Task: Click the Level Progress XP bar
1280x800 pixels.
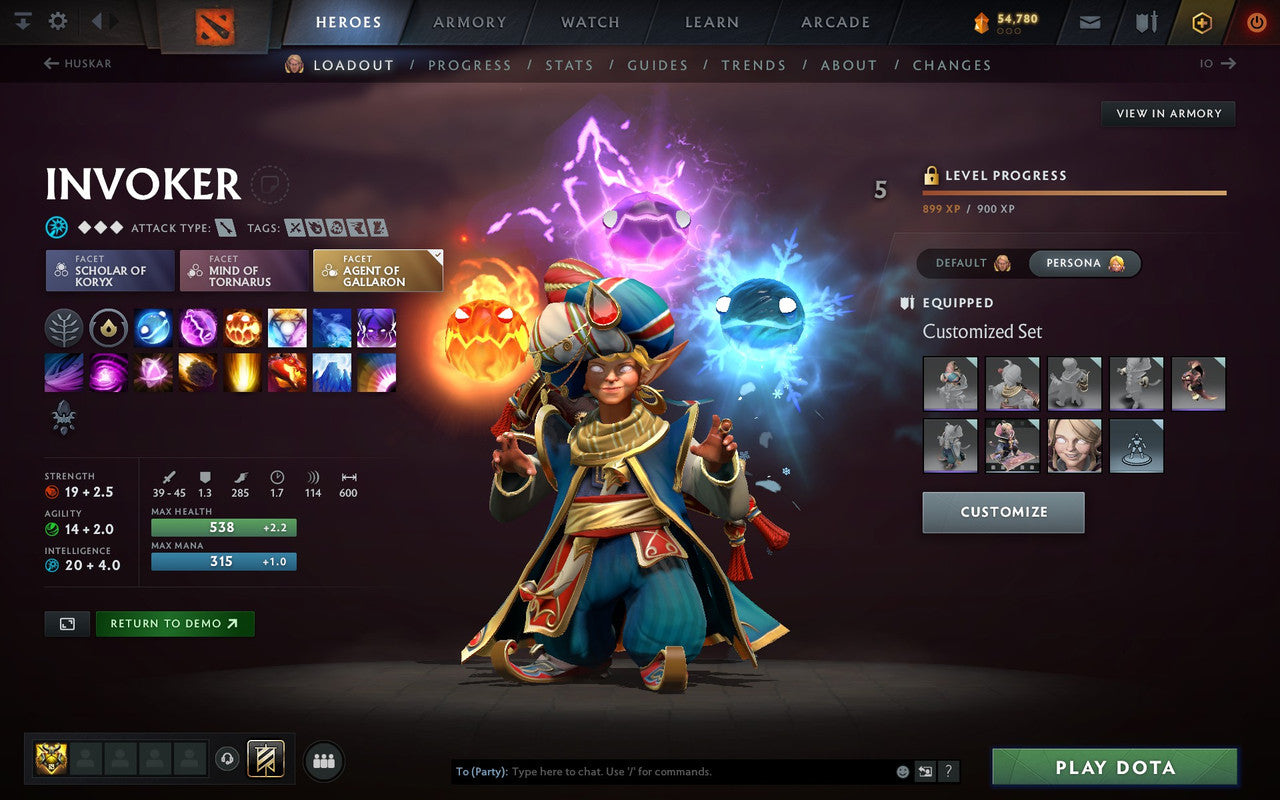Action: click(x=1075, y=192)
